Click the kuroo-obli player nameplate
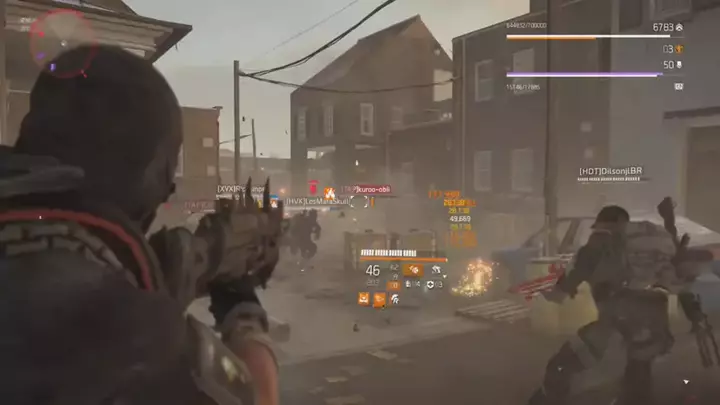Image resolution: width=720 pixels, height=405 pixels. pos(367,189)
